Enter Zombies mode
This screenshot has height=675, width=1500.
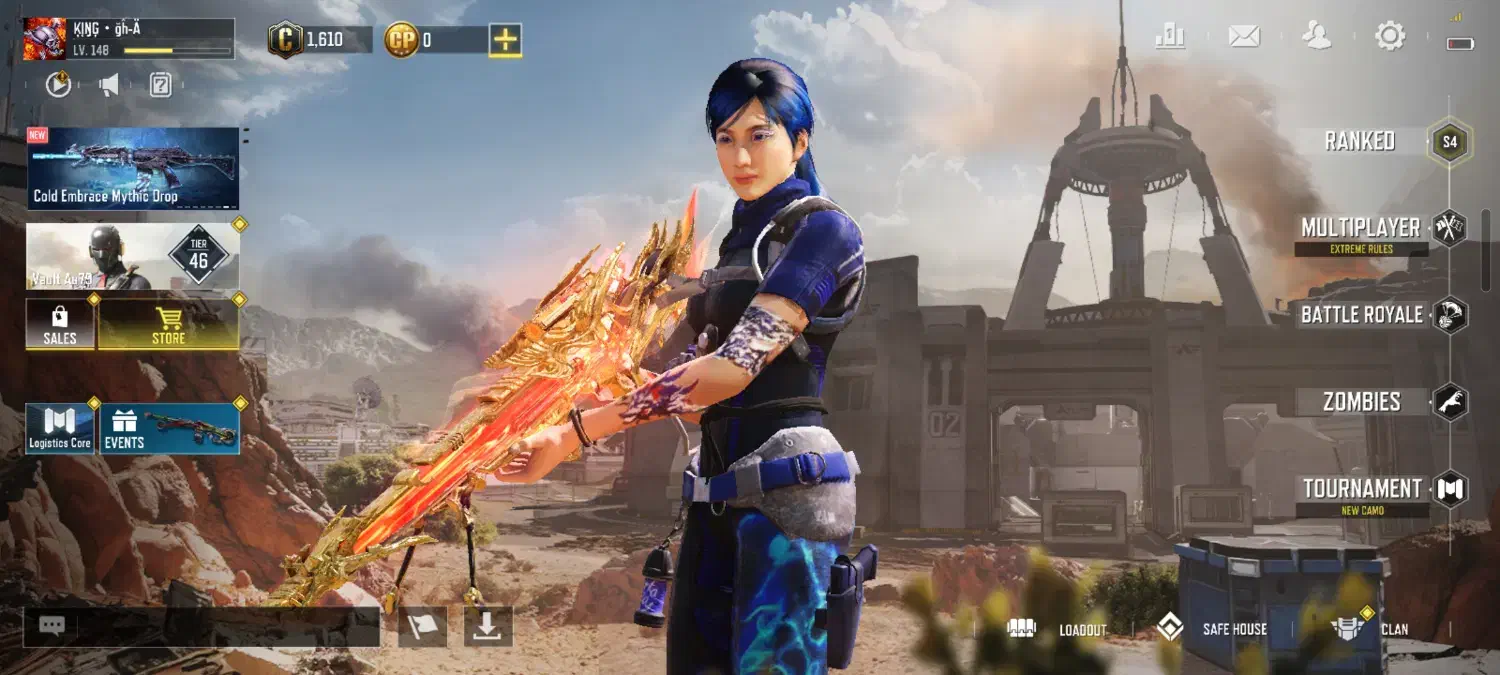click(x=1362, y=402)
